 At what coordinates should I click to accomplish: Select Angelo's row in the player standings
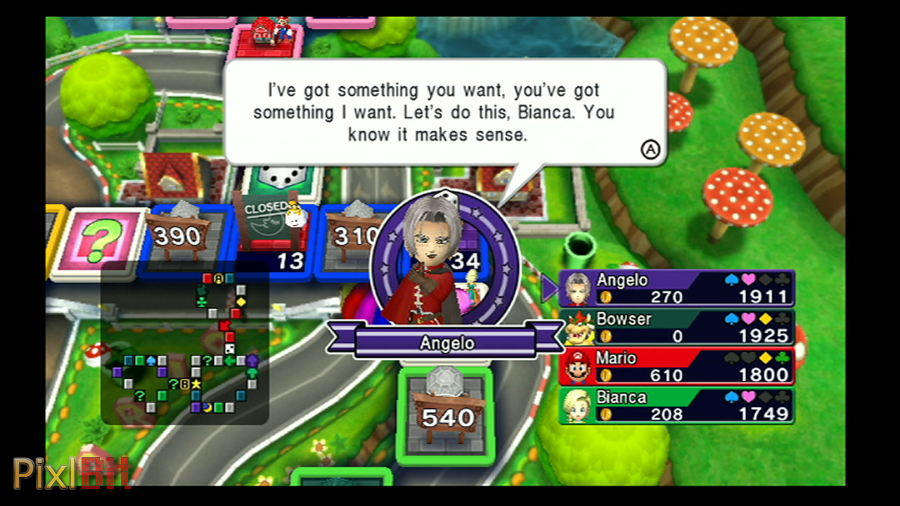pos(677,288)
